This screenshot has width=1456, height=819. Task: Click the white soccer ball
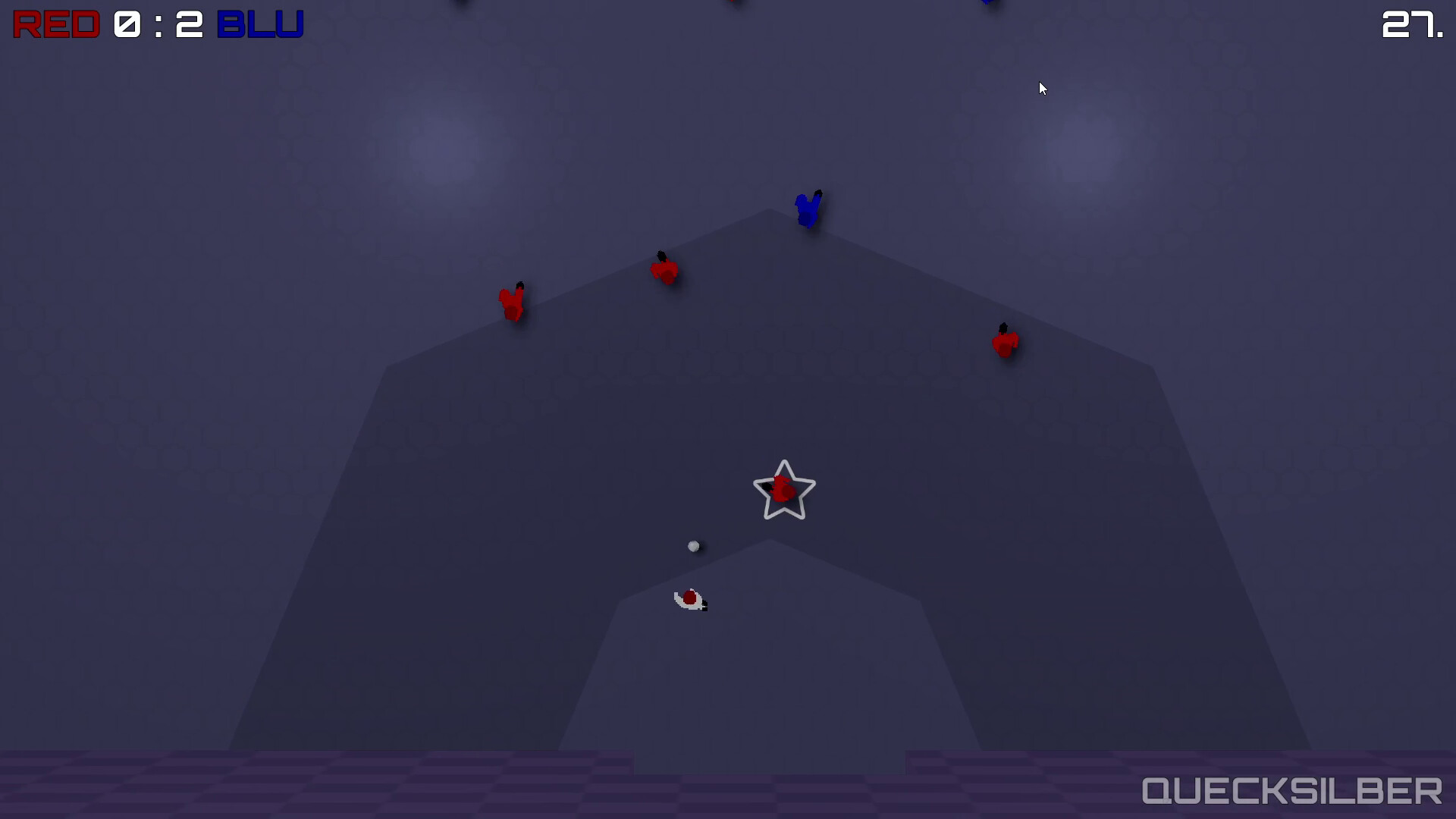tap(694, 545)
